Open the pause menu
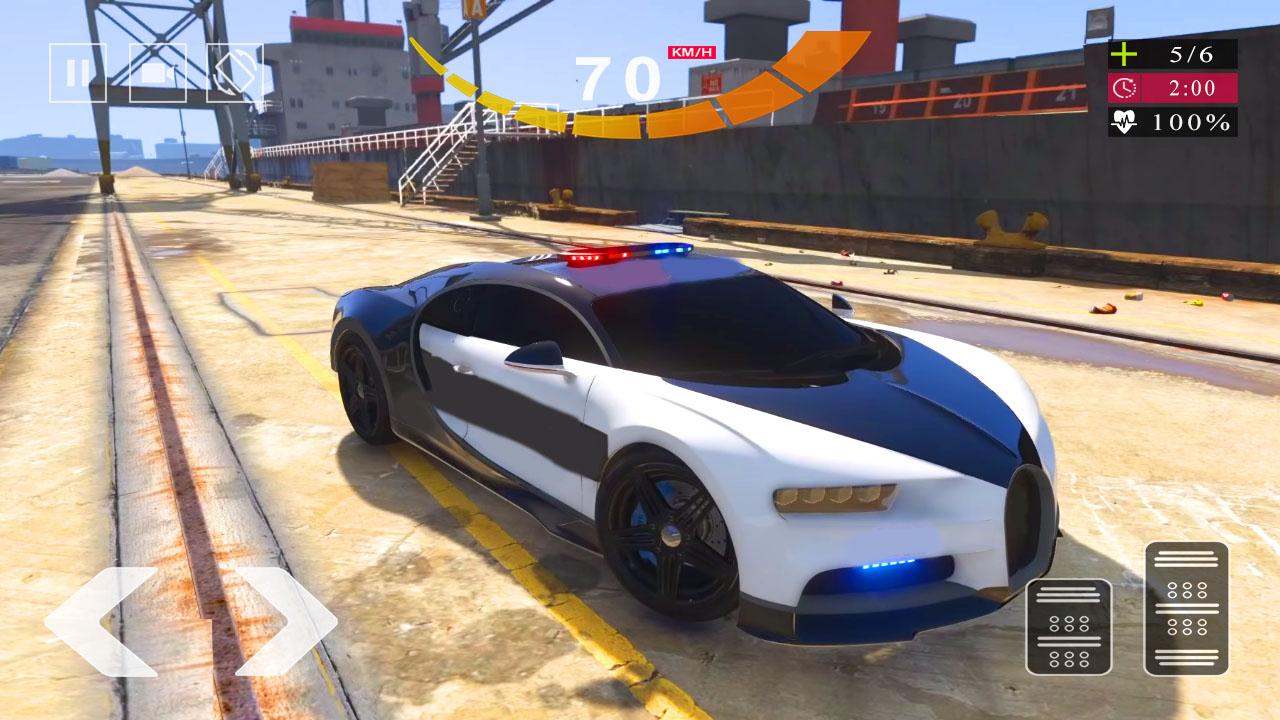The height and width of the screenshot is (720, 1280). tap(79, 74)
